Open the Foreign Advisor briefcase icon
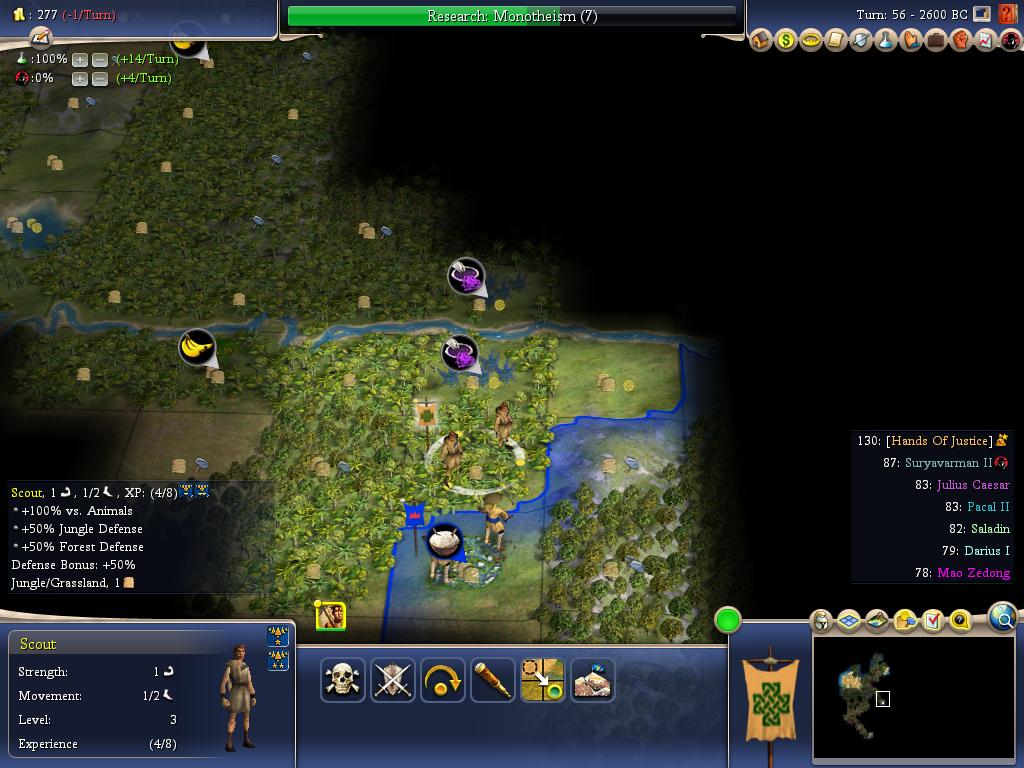The width and height of the screenshot is (1024, 768). [936, 40]
